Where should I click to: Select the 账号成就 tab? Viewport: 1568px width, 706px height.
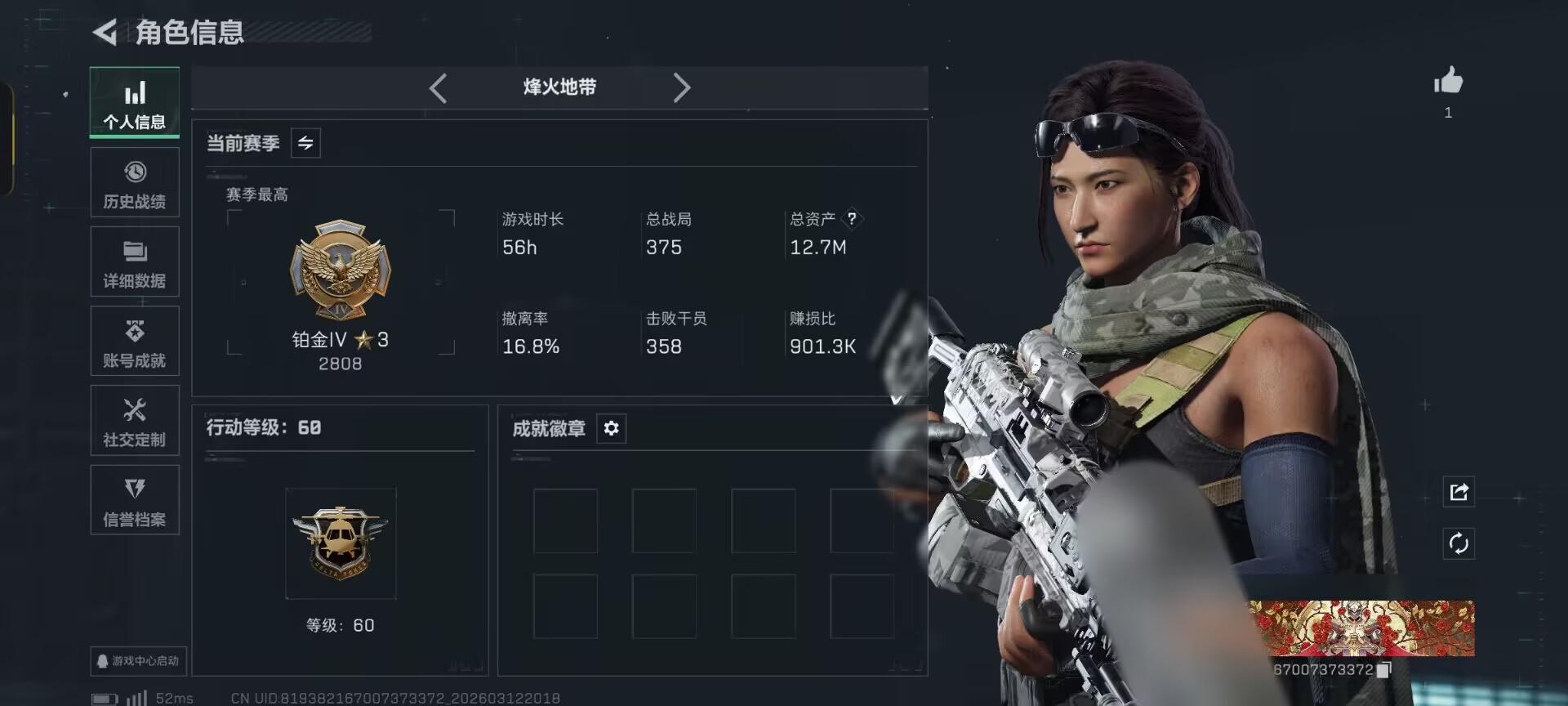pos(135,342)
